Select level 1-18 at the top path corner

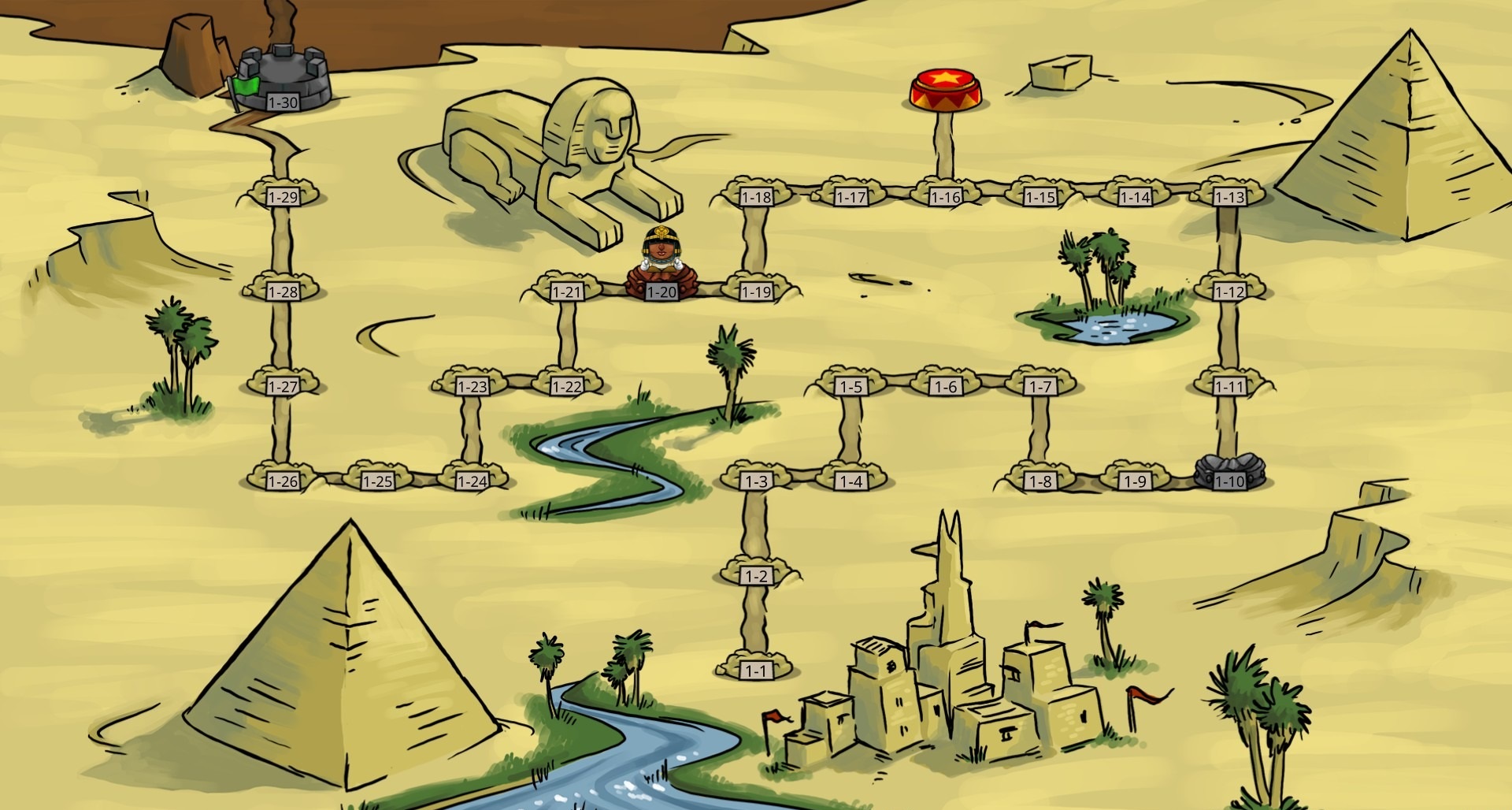pos(754,197)
